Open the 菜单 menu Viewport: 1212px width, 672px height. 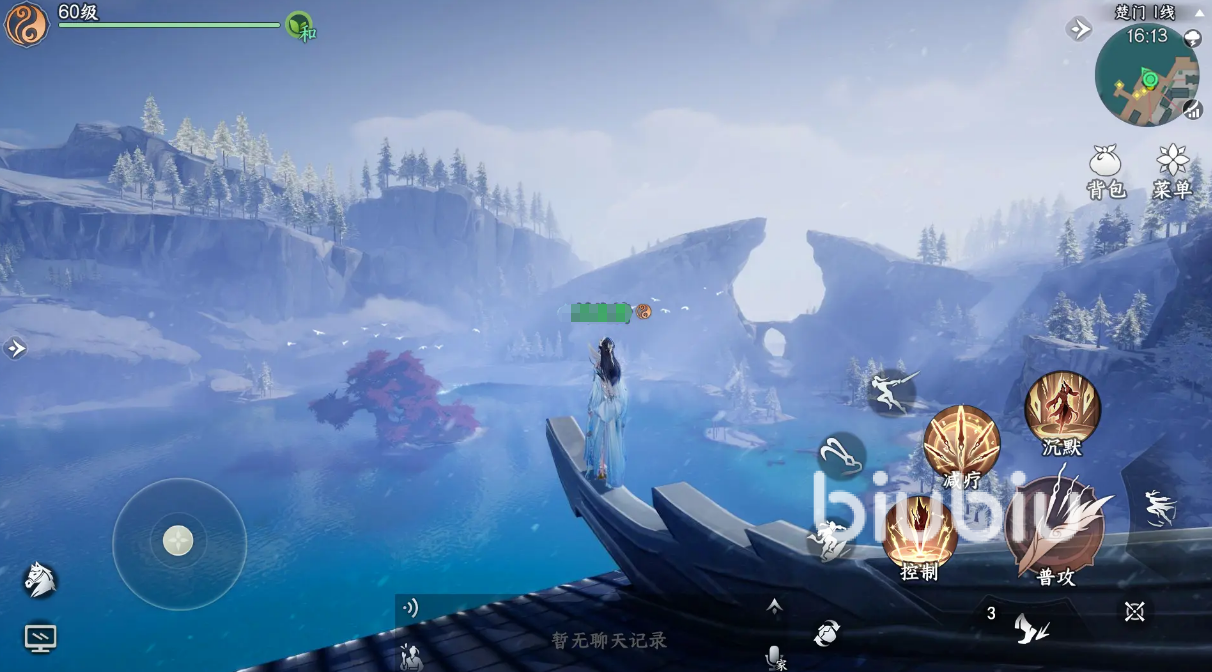click(1172, 170)
